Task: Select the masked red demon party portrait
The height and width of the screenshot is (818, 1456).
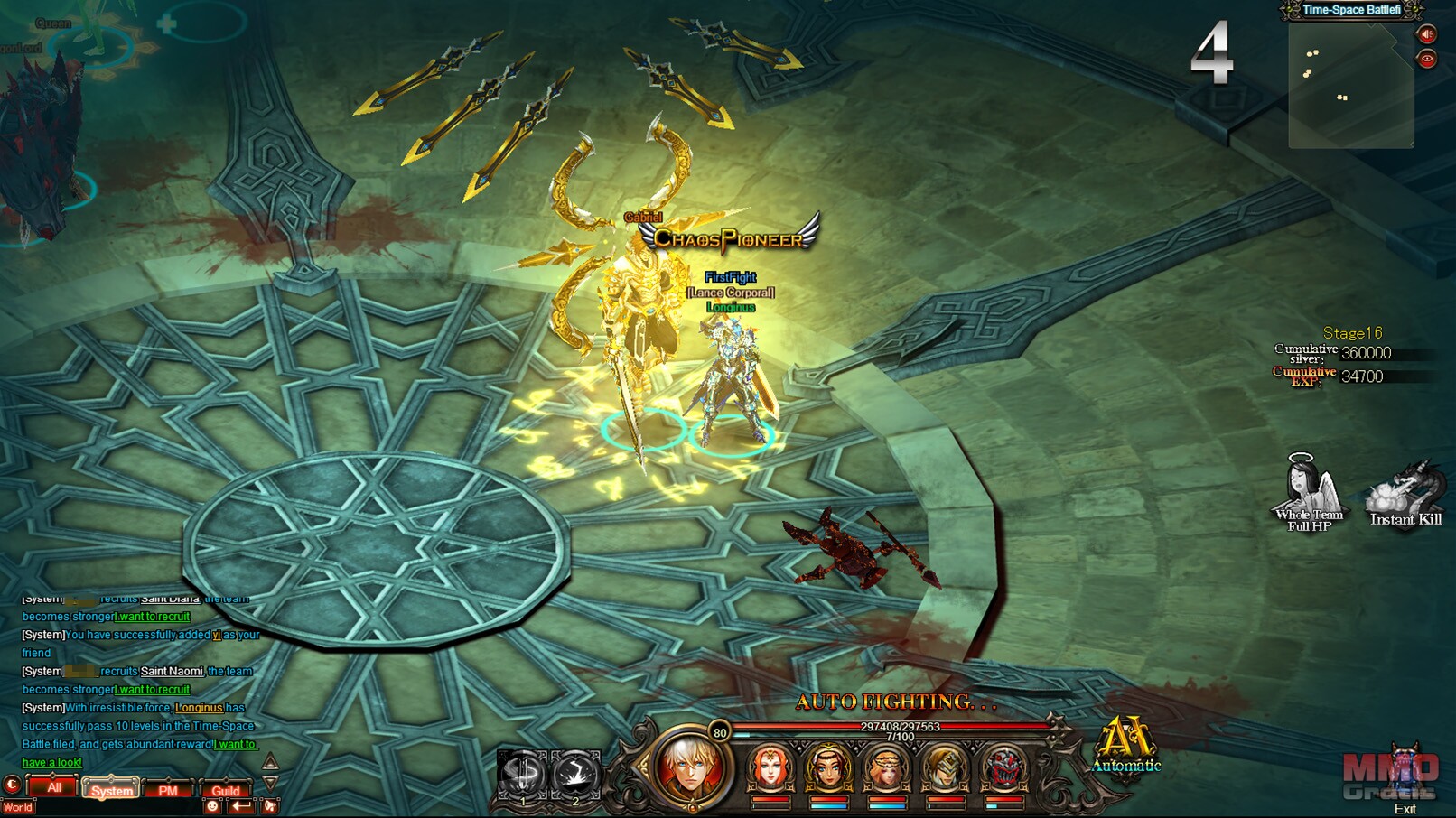Action: point(1003,767)
